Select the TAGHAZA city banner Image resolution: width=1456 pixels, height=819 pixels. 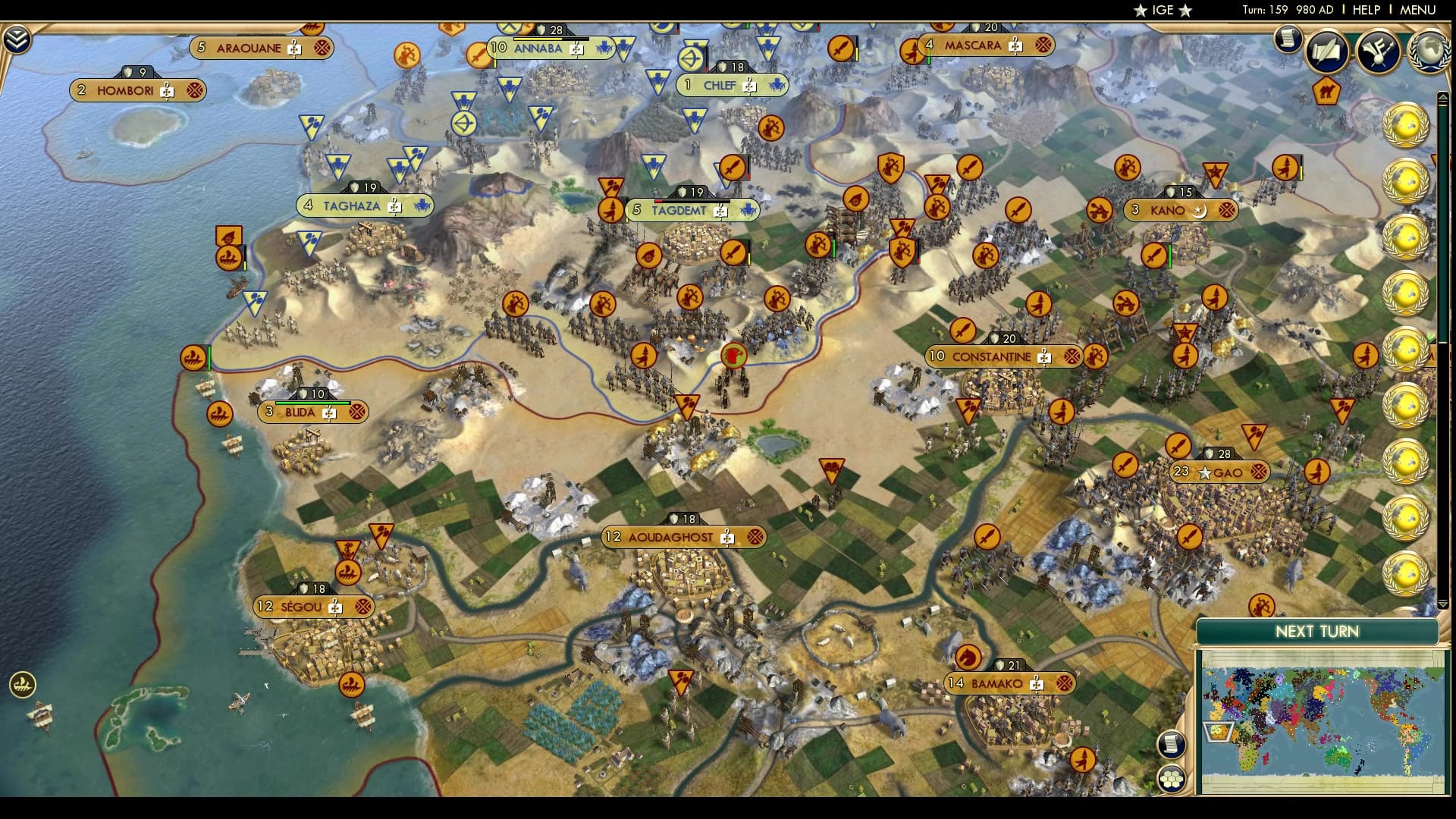coord(364,206)
